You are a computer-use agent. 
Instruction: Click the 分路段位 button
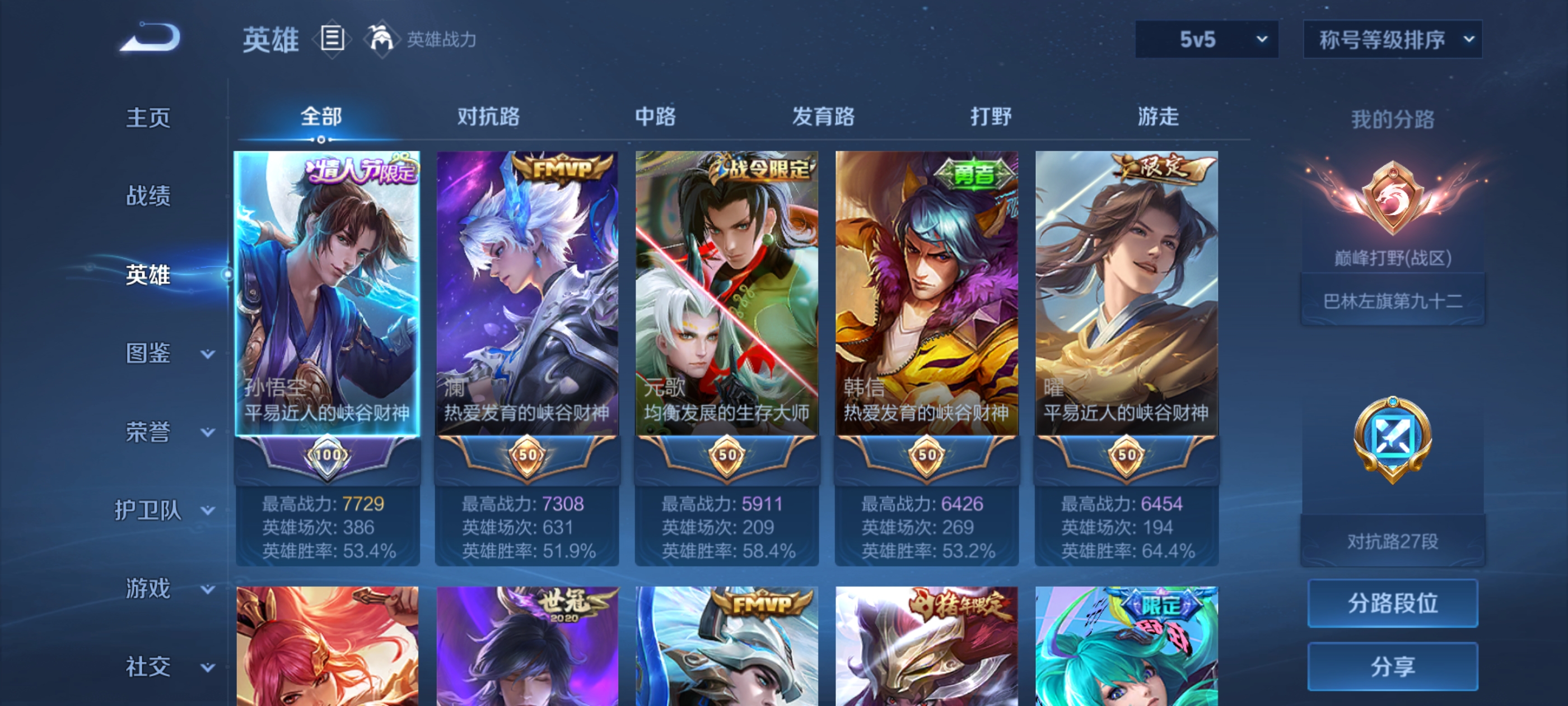[1393, 604]
